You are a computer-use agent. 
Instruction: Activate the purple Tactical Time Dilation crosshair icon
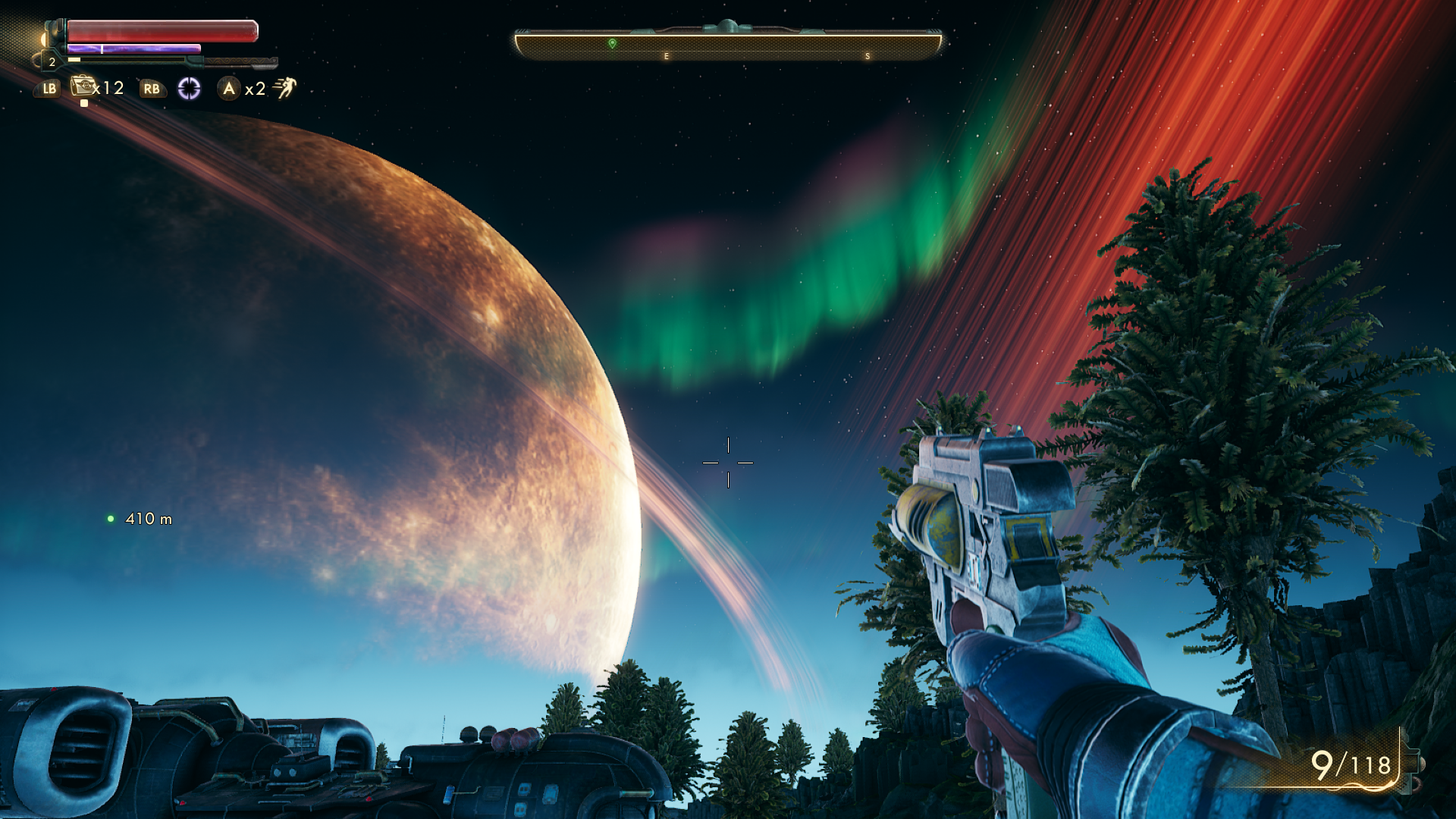189,89
